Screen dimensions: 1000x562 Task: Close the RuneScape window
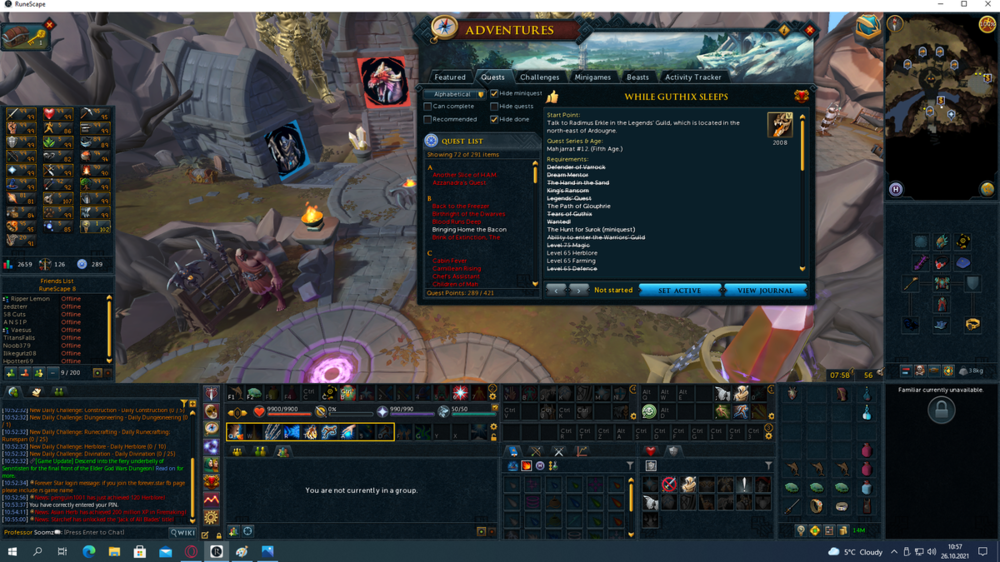[x=988, y=5]
